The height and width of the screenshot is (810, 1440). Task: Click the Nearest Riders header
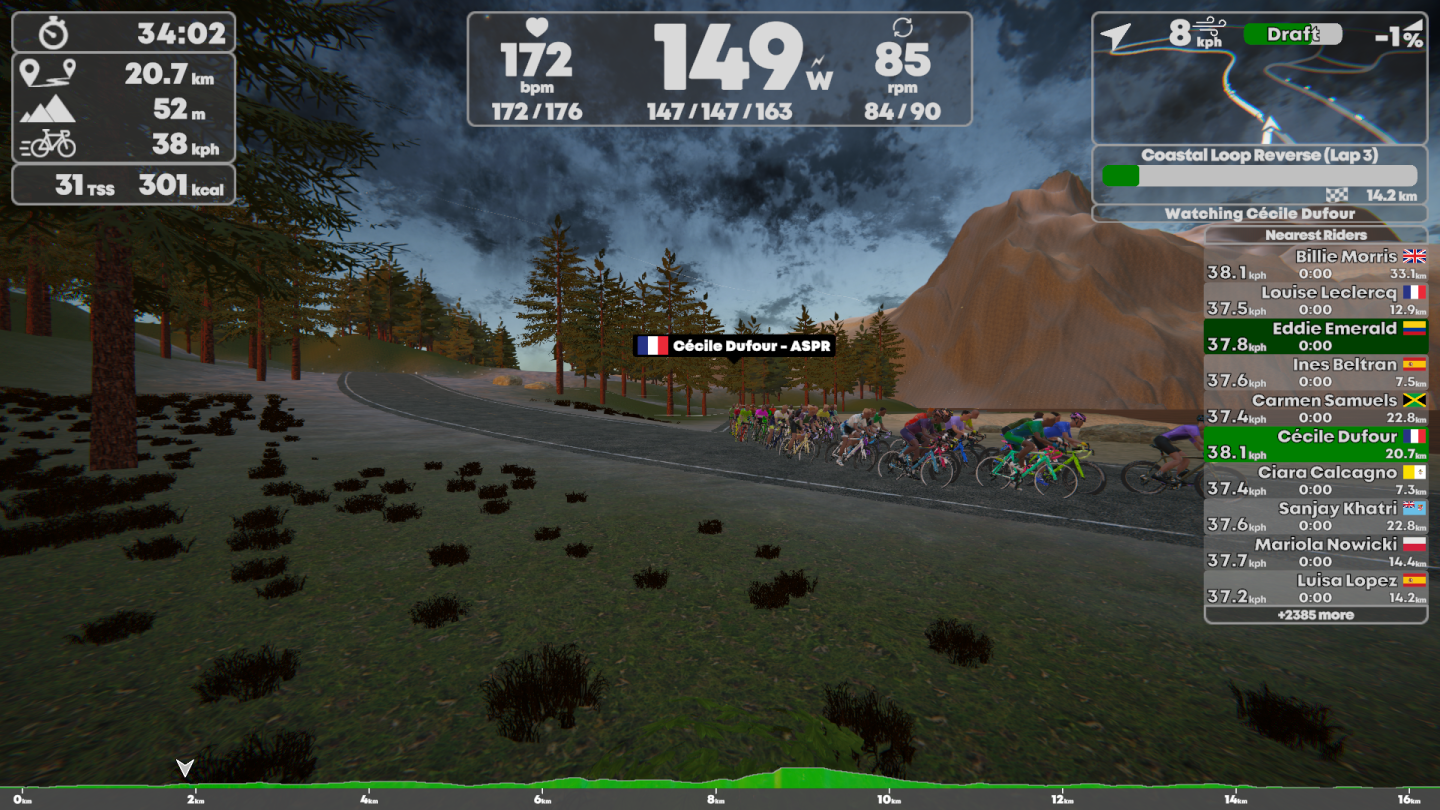[x=1316, y=235]
